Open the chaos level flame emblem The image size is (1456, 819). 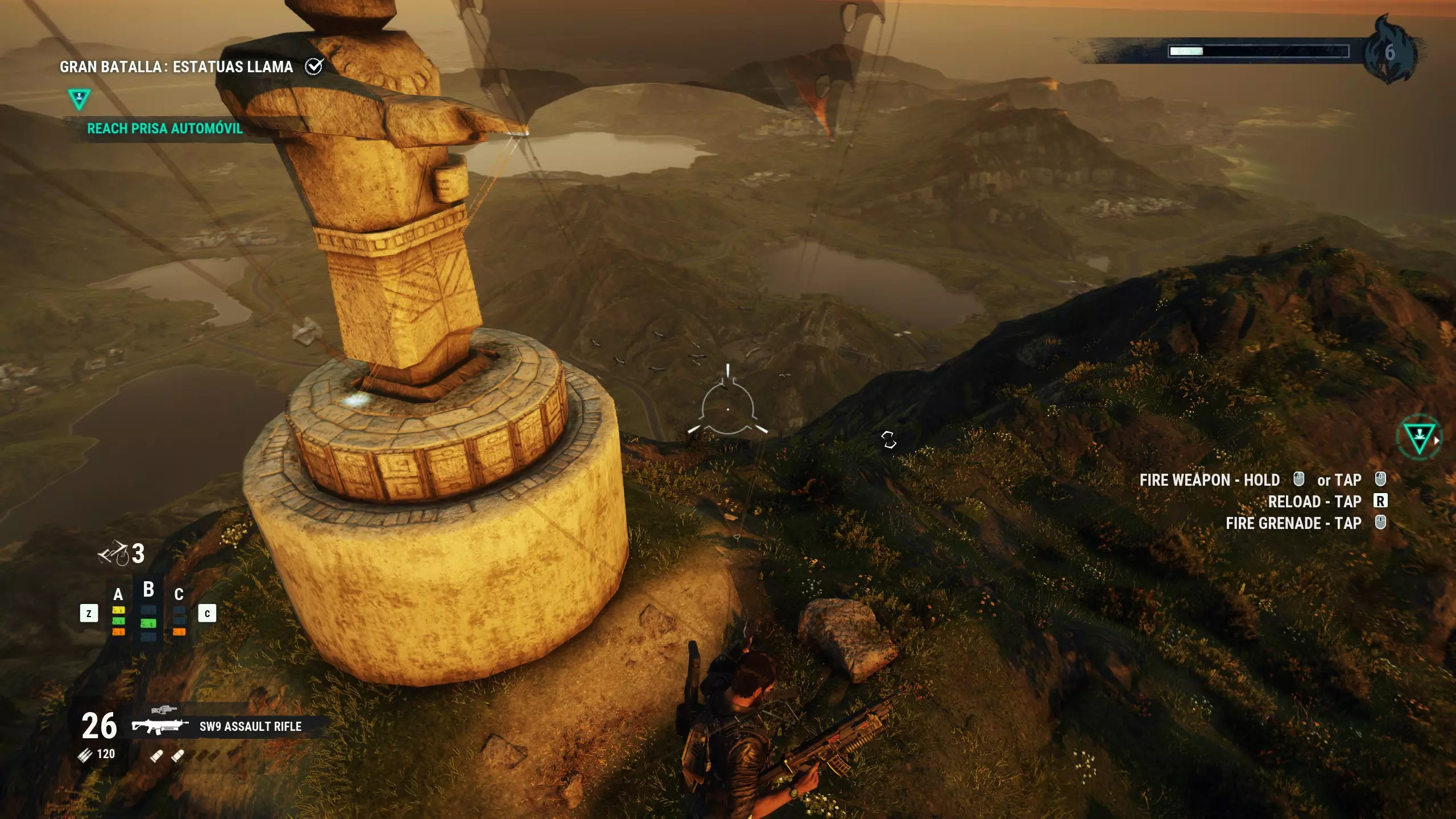point(1389,52)
